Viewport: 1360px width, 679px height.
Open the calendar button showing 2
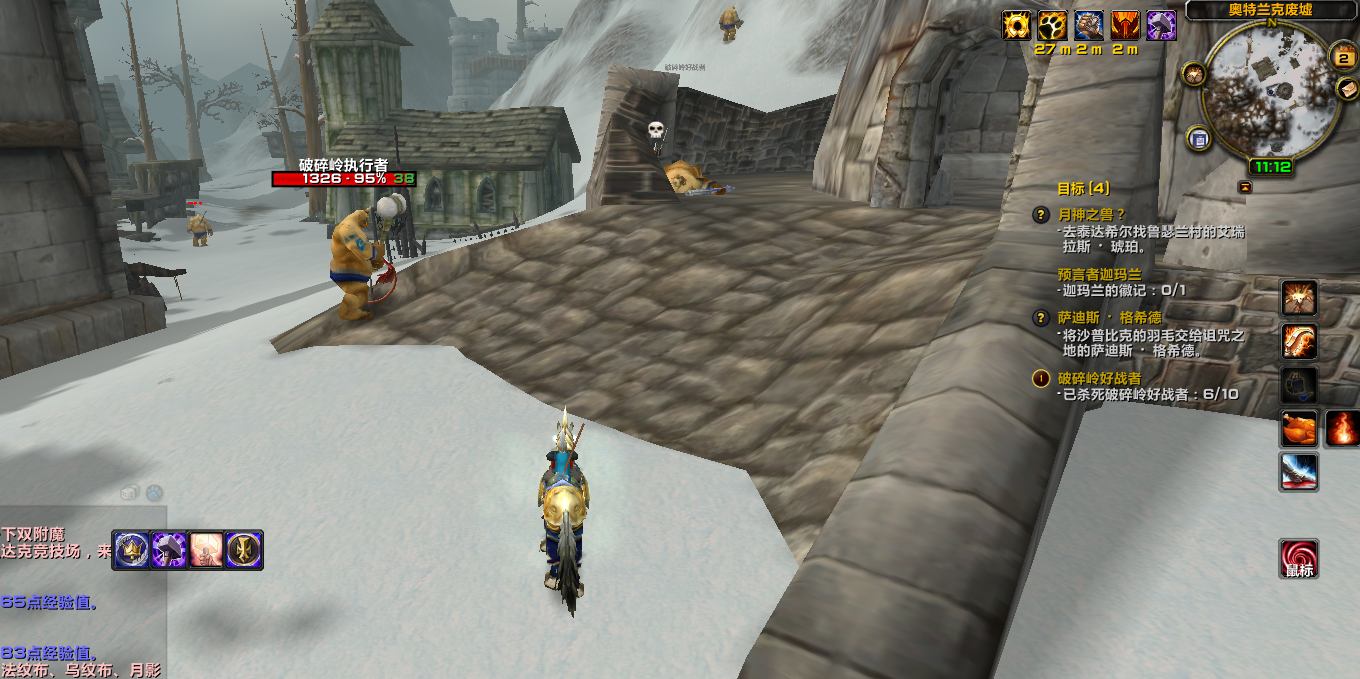click(x=1345, y=57)
